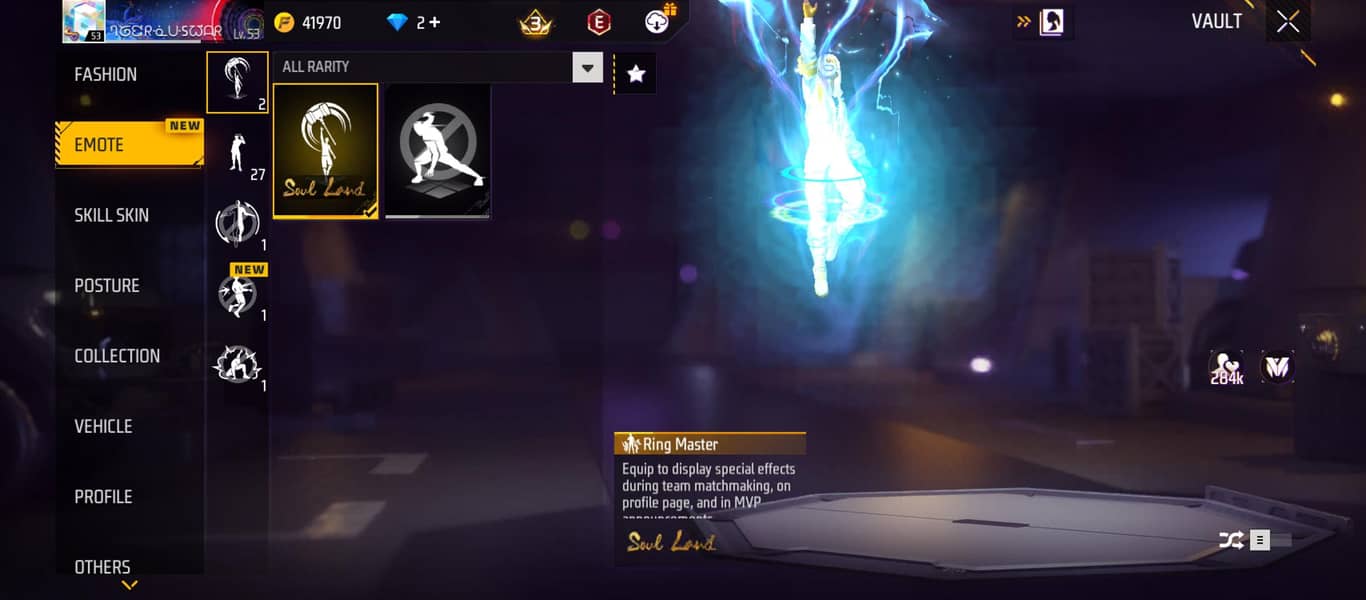Viewport: 1366px width, 600px height.
Task: Click the red E badge icon
Action: click(599, 22)
